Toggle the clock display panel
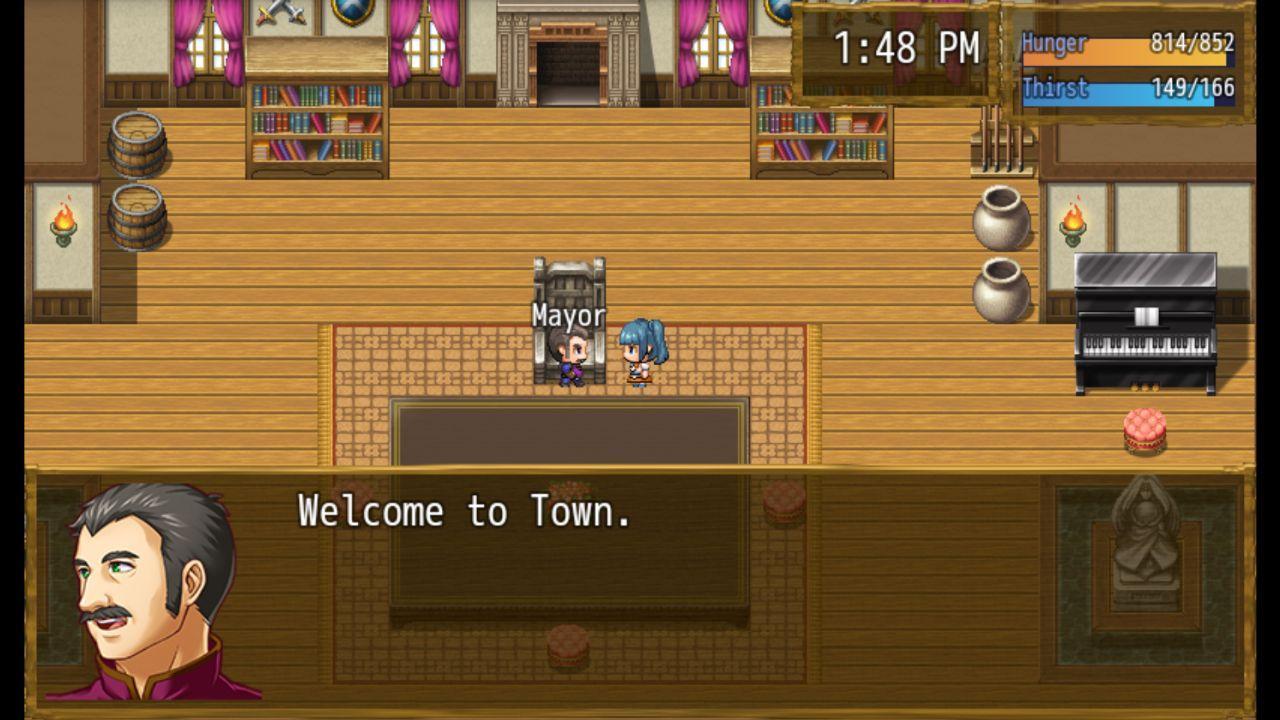The width and height of the screenshot is (1280, 720). (893, 49)
